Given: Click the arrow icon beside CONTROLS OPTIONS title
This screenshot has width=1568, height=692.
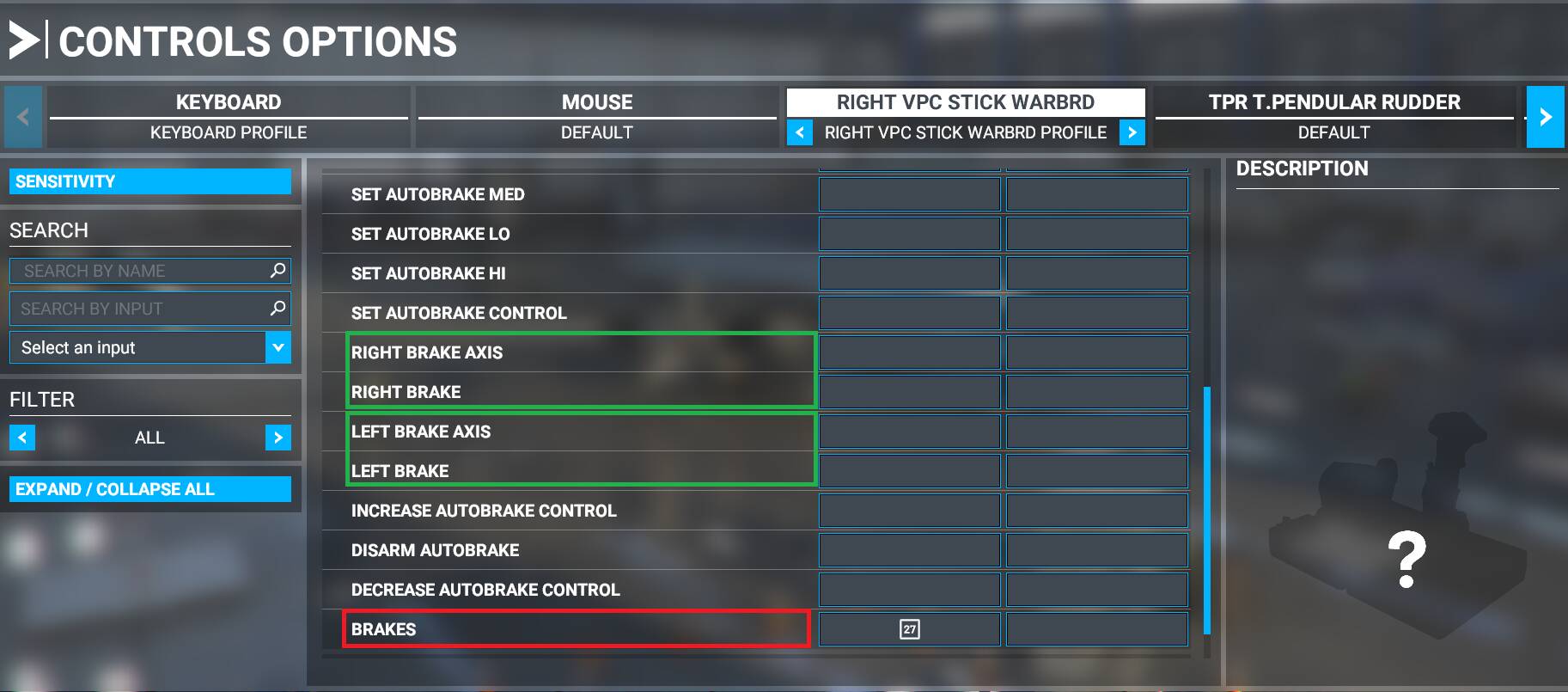Looking at the screenshot, I should point(27,38).
